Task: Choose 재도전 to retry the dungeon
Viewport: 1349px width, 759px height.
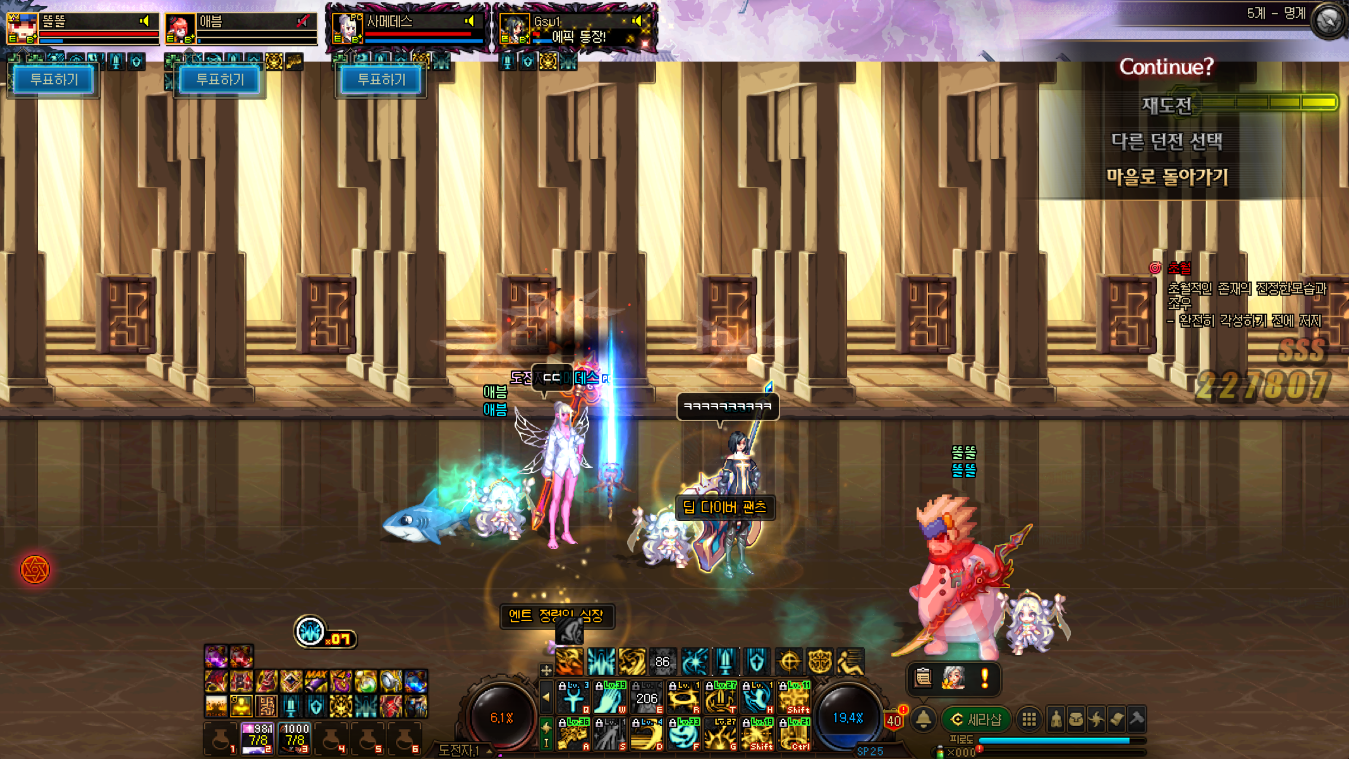Action: (1167, 104)
